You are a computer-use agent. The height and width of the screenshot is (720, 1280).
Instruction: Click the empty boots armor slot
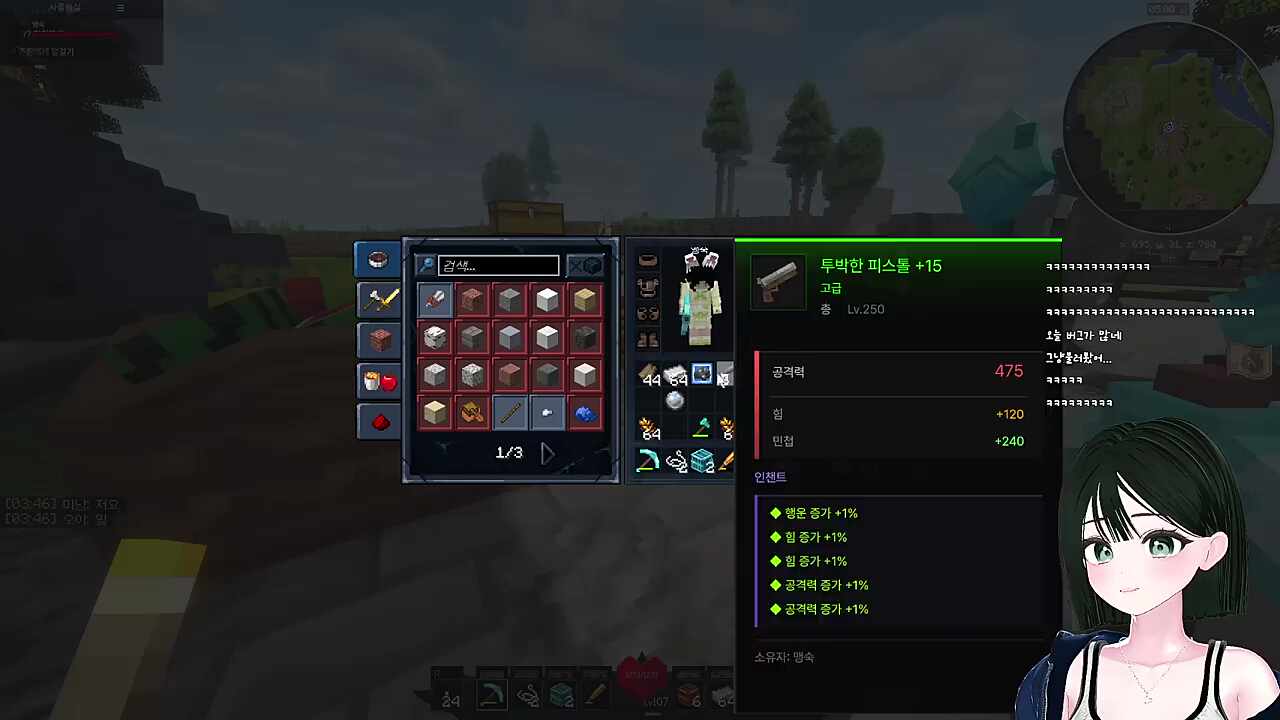648,339
